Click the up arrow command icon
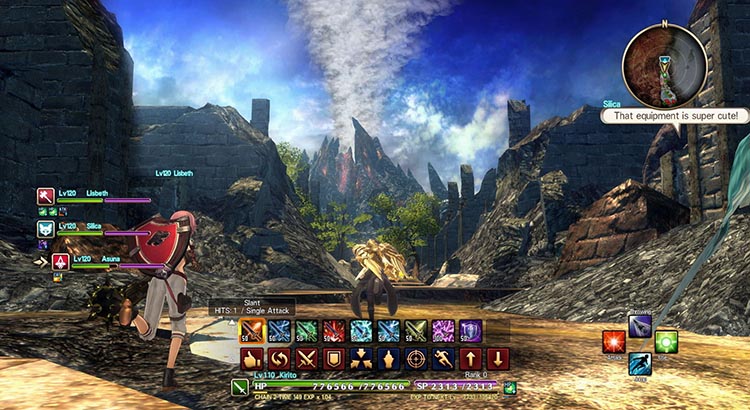Image resolution: width=750 pixels, height=410 pixels. (469, 358)
